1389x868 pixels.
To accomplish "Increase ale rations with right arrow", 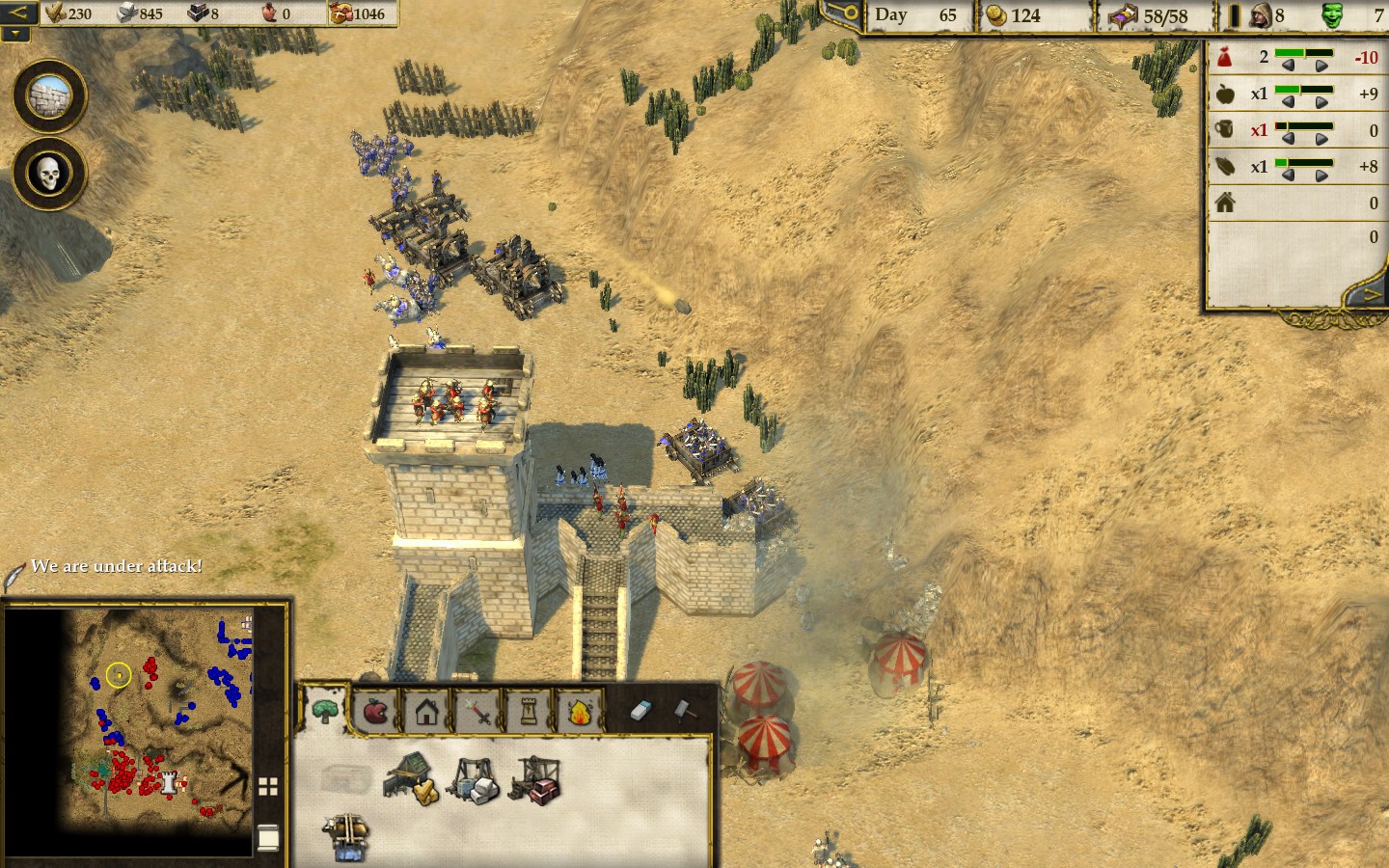I will coord(1321,138).
